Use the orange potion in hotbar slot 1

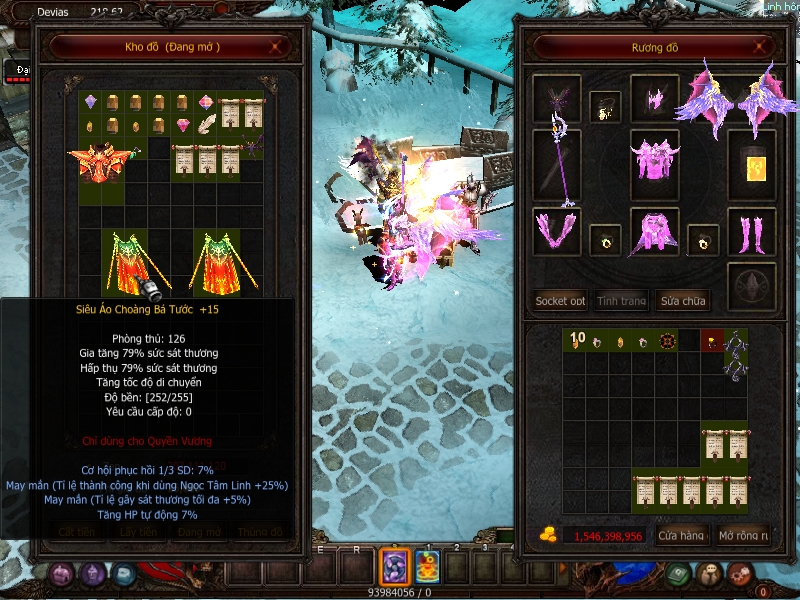coord(429,568)
